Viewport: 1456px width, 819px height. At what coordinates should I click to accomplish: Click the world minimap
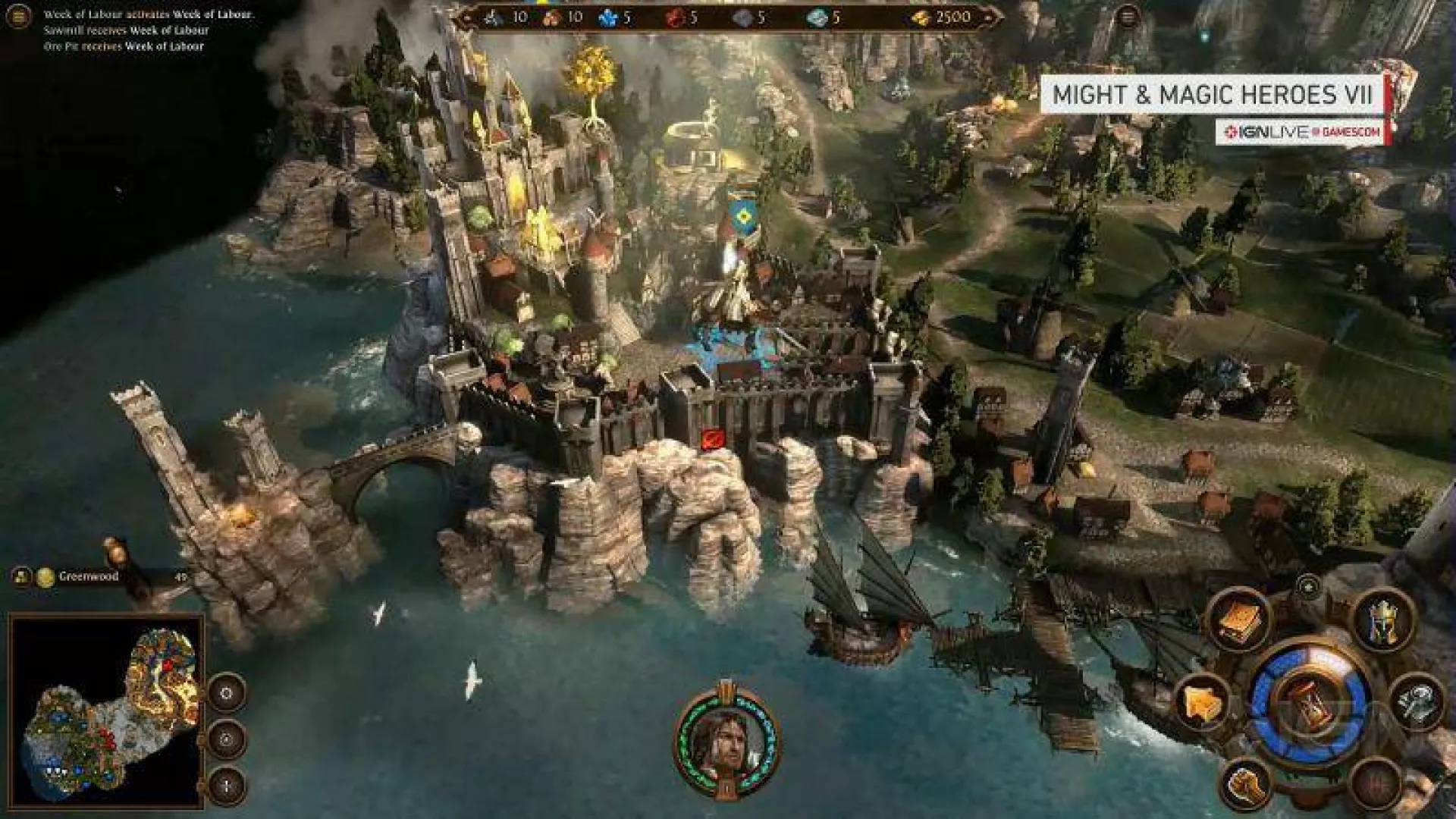107,711
